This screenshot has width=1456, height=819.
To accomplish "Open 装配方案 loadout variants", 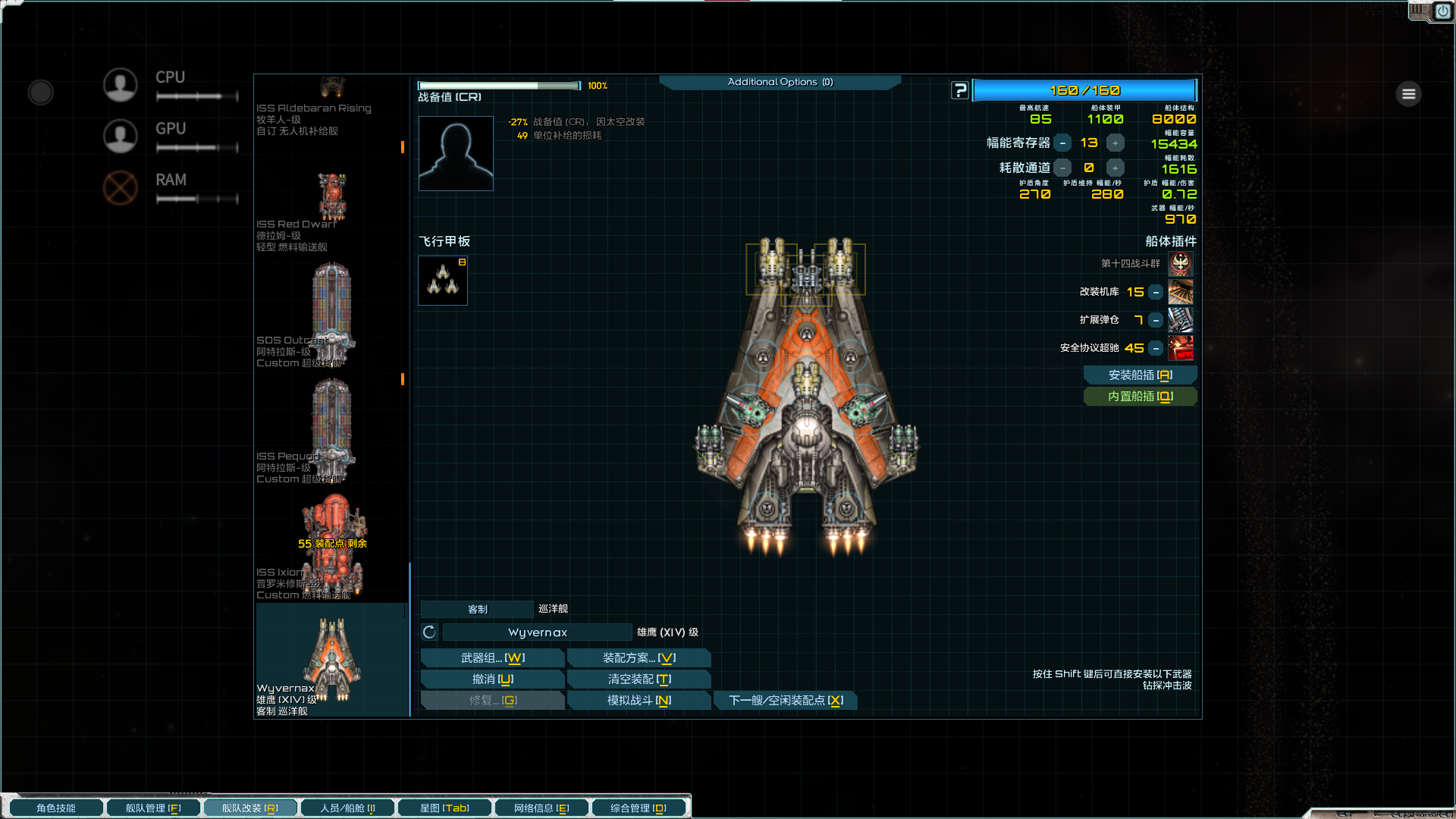I will point(639,658).
